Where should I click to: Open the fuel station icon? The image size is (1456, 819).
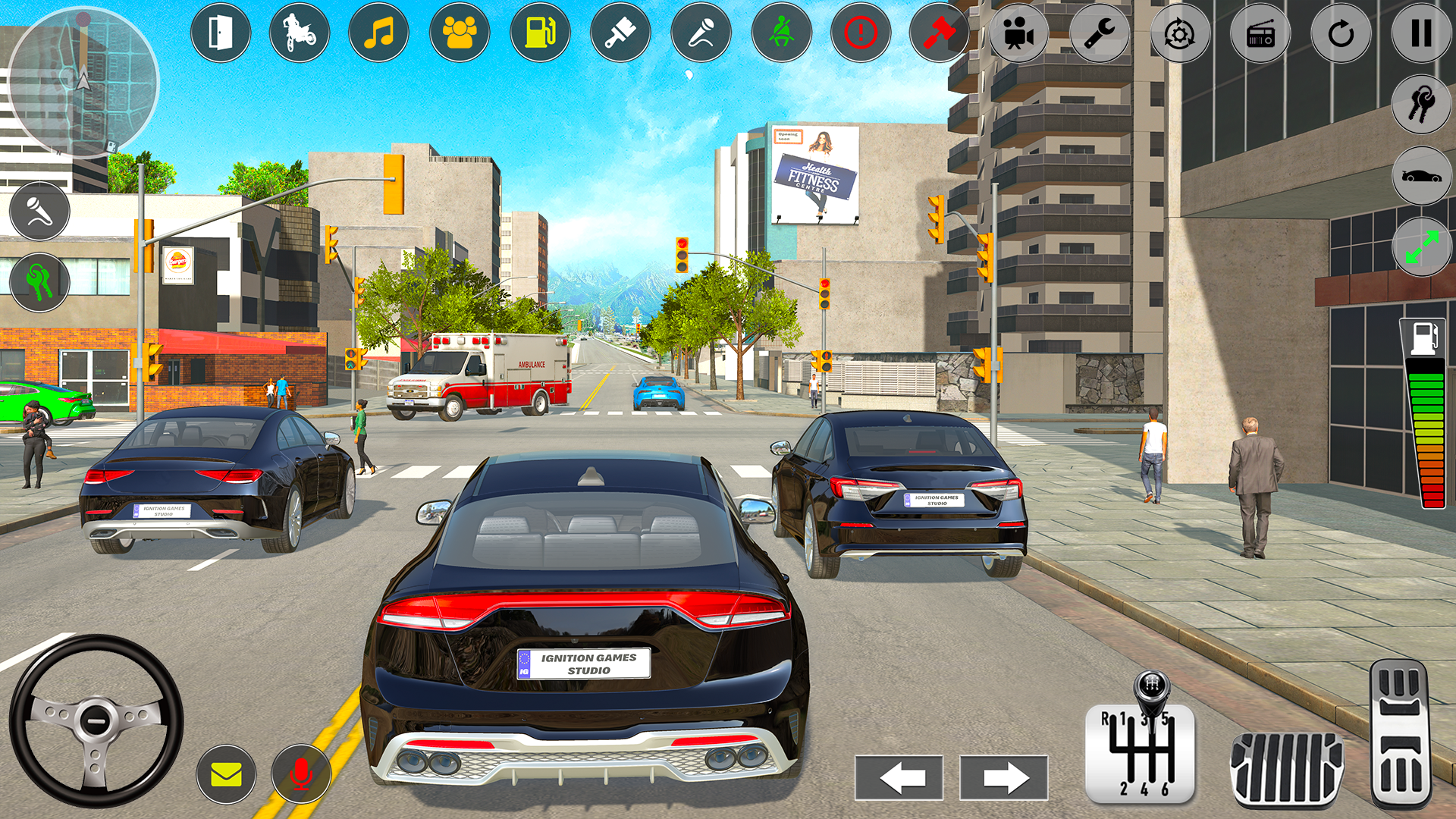coord(539,33)
